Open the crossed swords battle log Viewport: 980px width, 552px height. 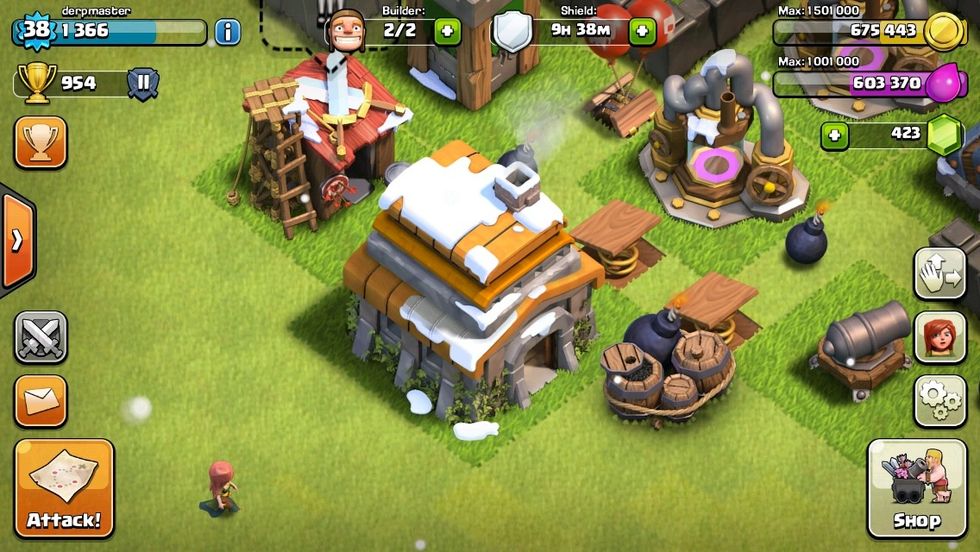pos(41,337)
